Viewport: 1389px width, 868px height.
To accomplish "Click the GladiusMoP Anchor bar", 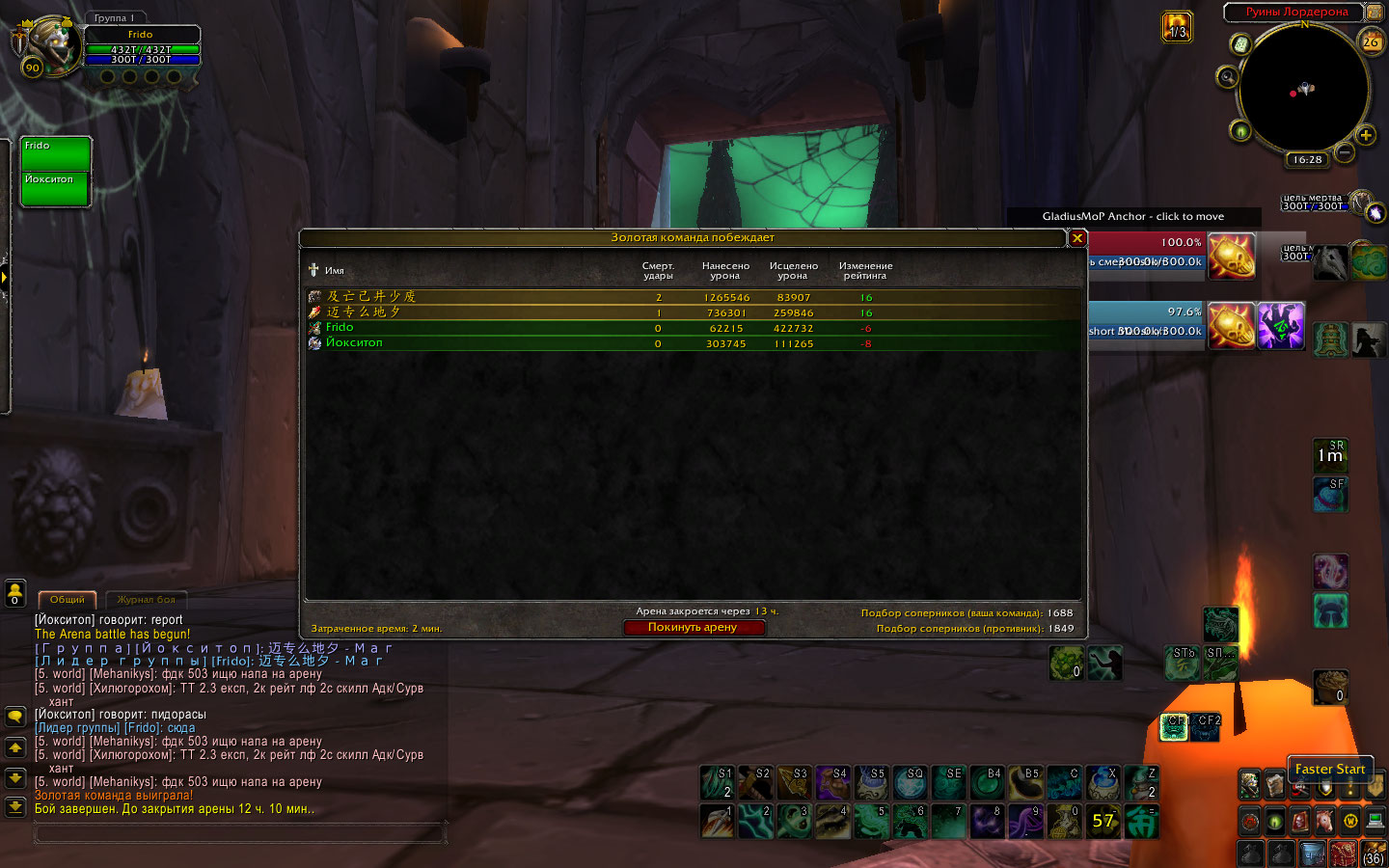I will (x=1133, y=217).
